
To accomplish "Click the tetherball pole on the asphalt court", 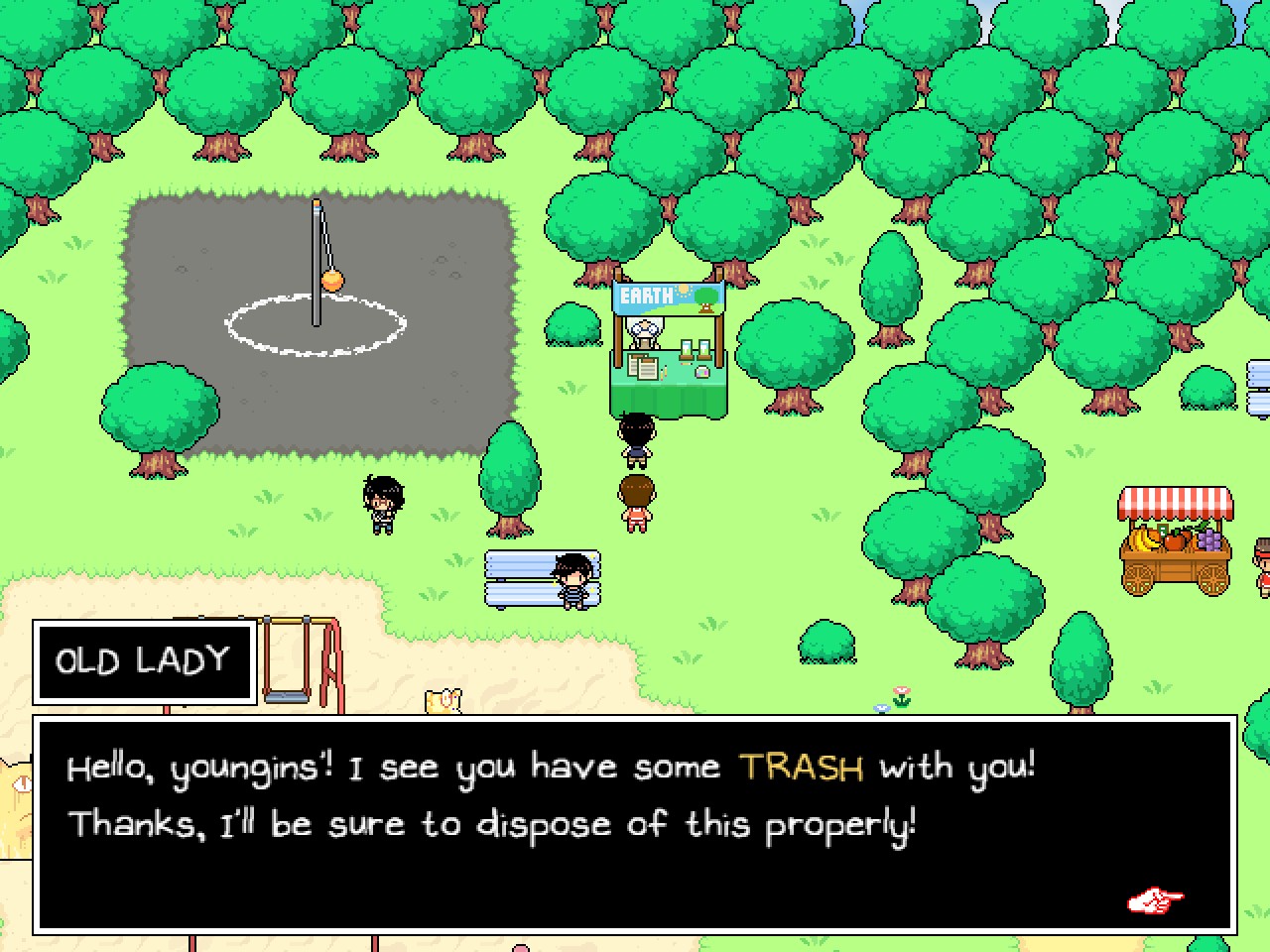I will (x=317, y=268).
